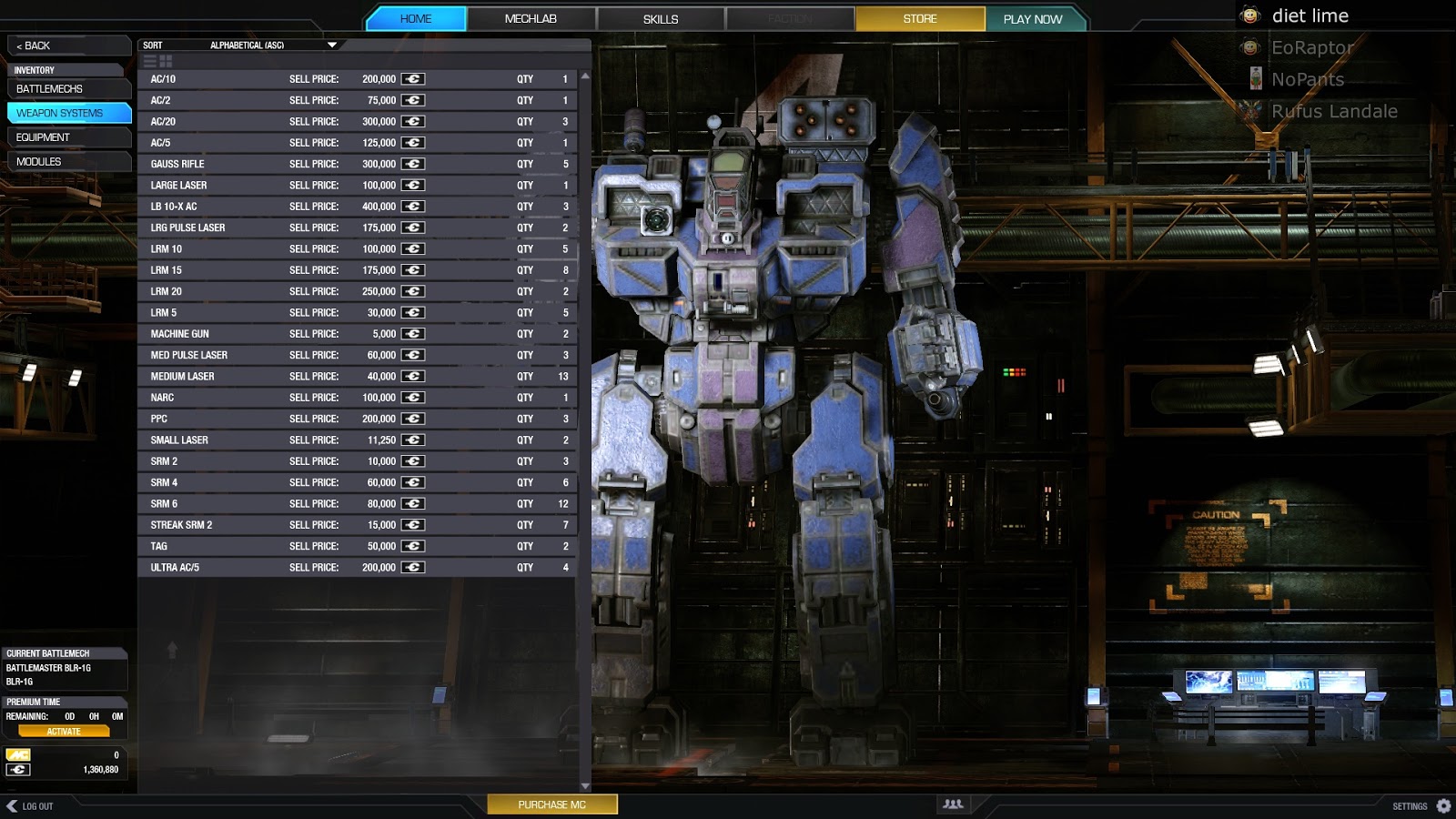
Task: Open settings with the gear icon
Action: [x=1445, y=805]
